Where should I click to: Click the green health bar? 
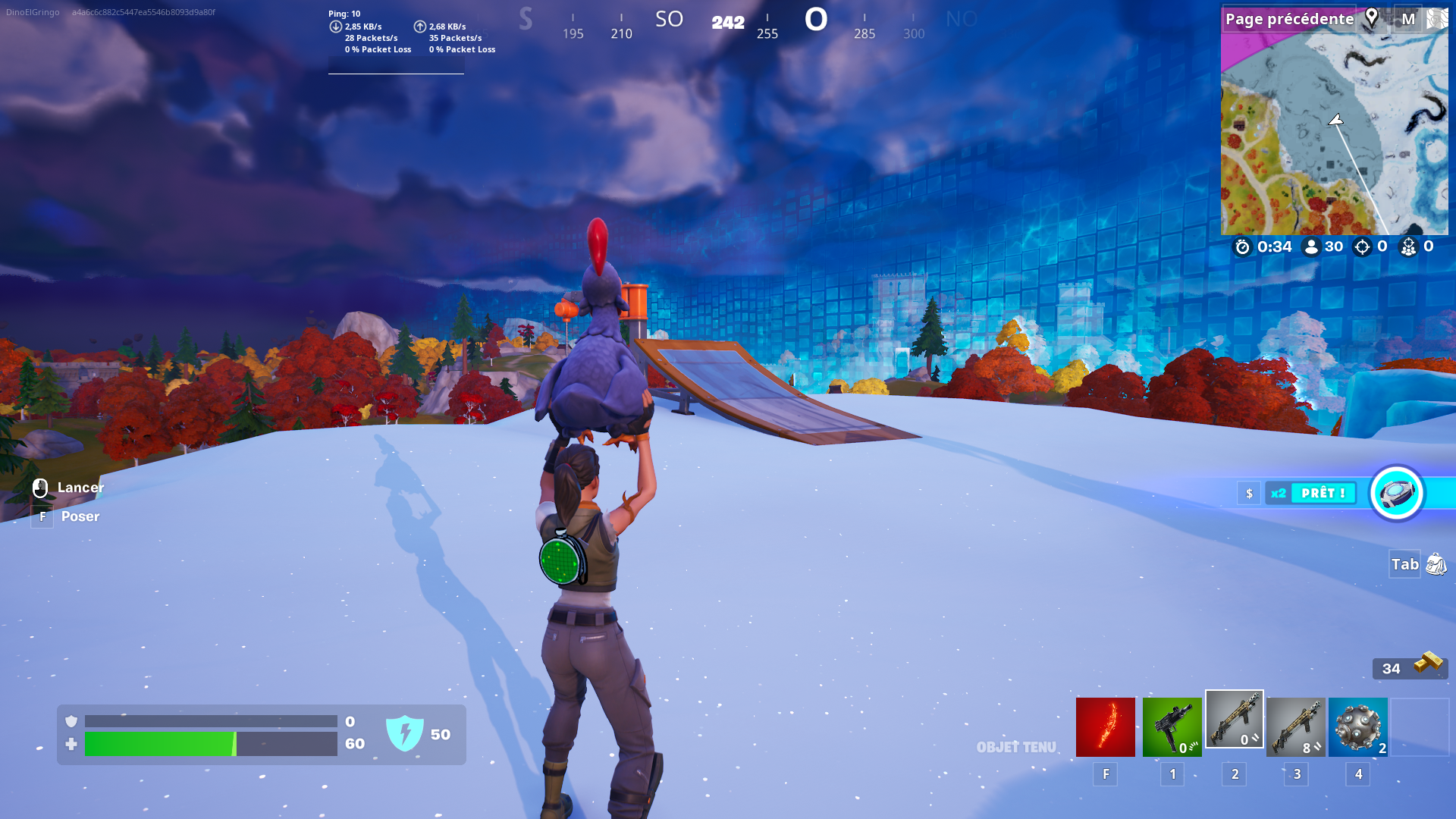click(x=159, y=744)
